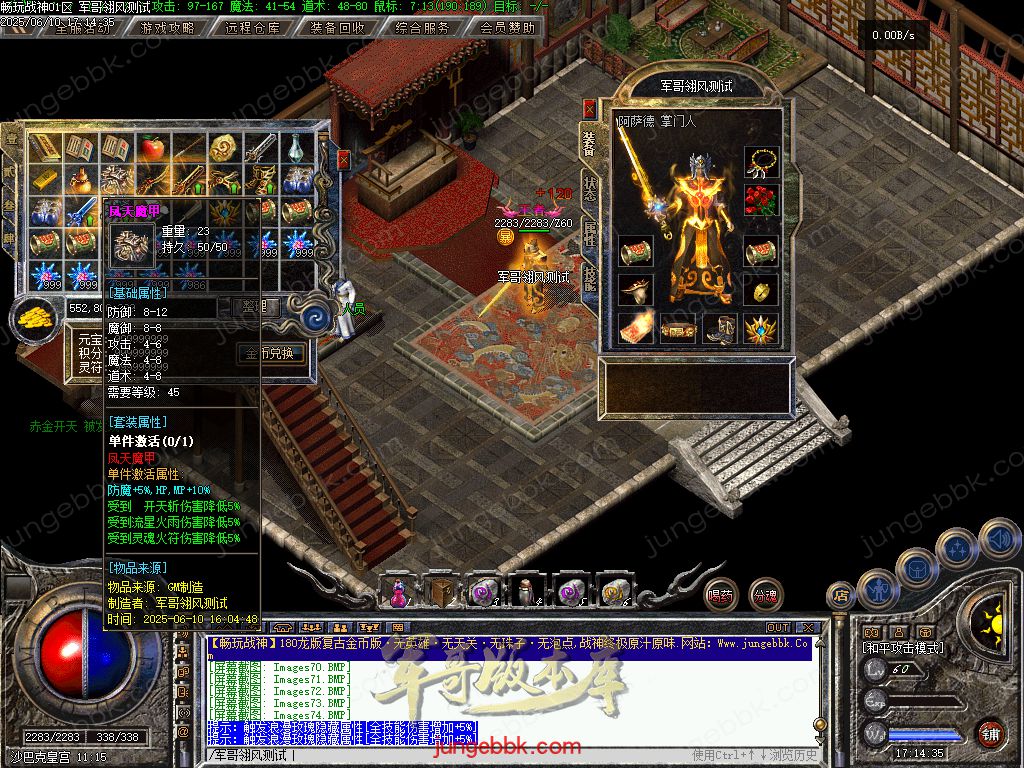
Task: Switch to the 属性 attributes tab
Action: click(590, 234)
